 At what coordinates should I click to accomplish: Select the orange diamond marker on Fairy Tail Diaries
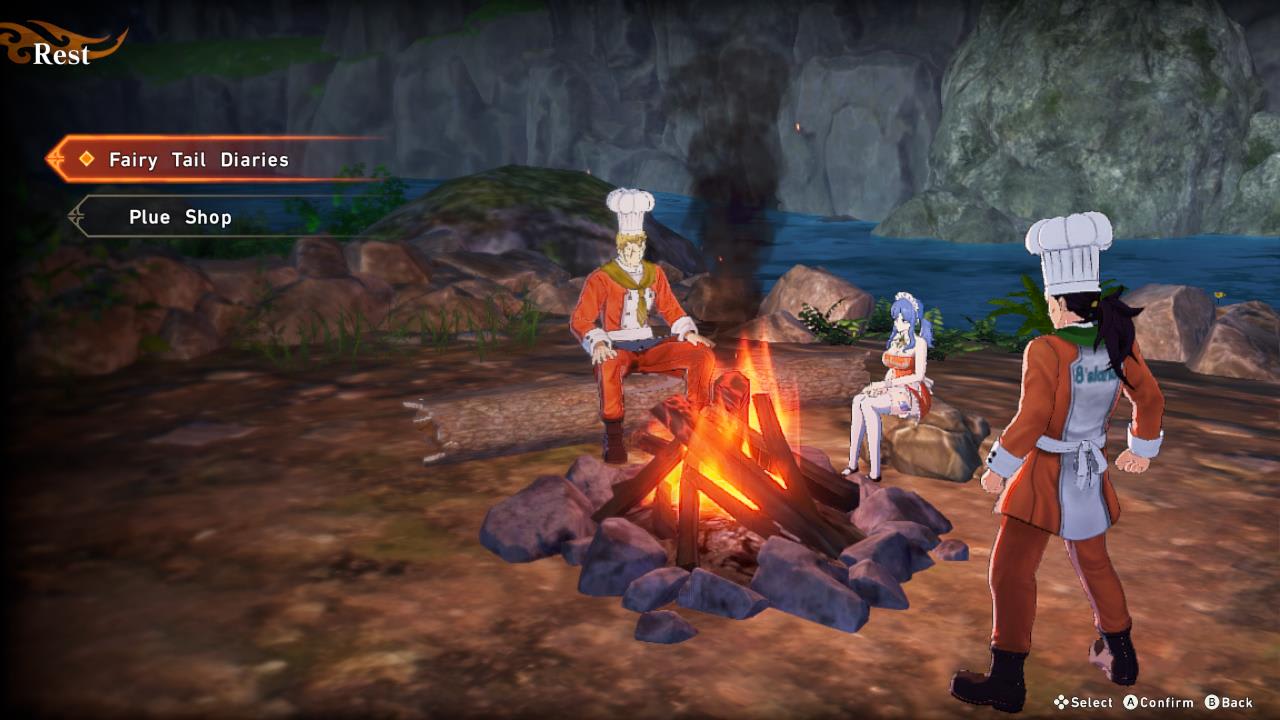point(85,159)
